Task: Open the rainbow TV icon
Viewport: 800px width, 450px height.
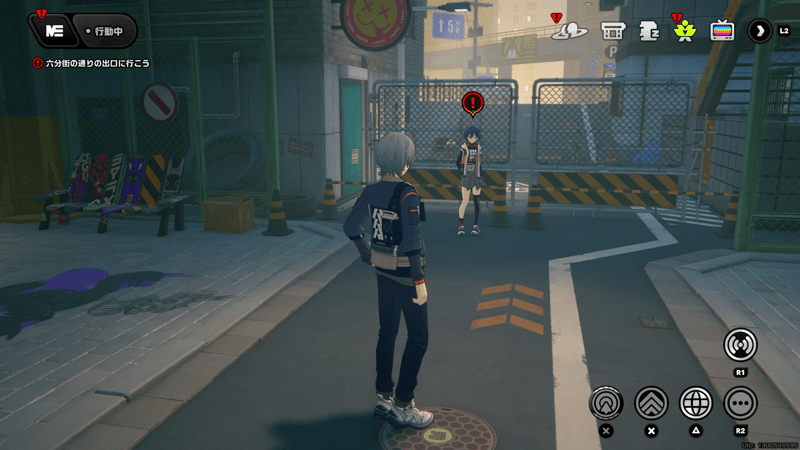Action: pos(722,31)
